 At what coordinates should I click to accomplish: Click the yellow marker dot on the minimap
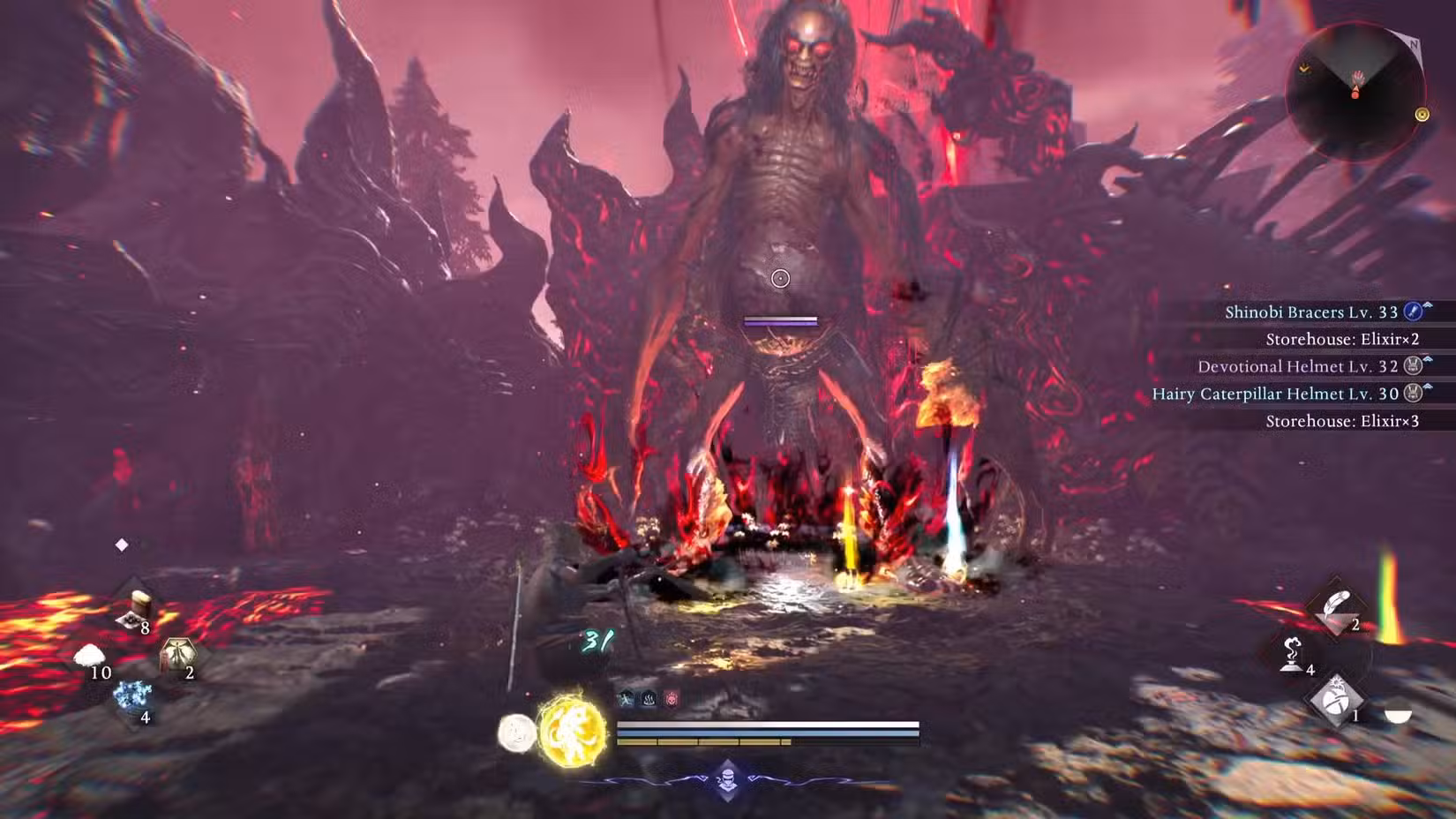click(x=1422, y=113)
